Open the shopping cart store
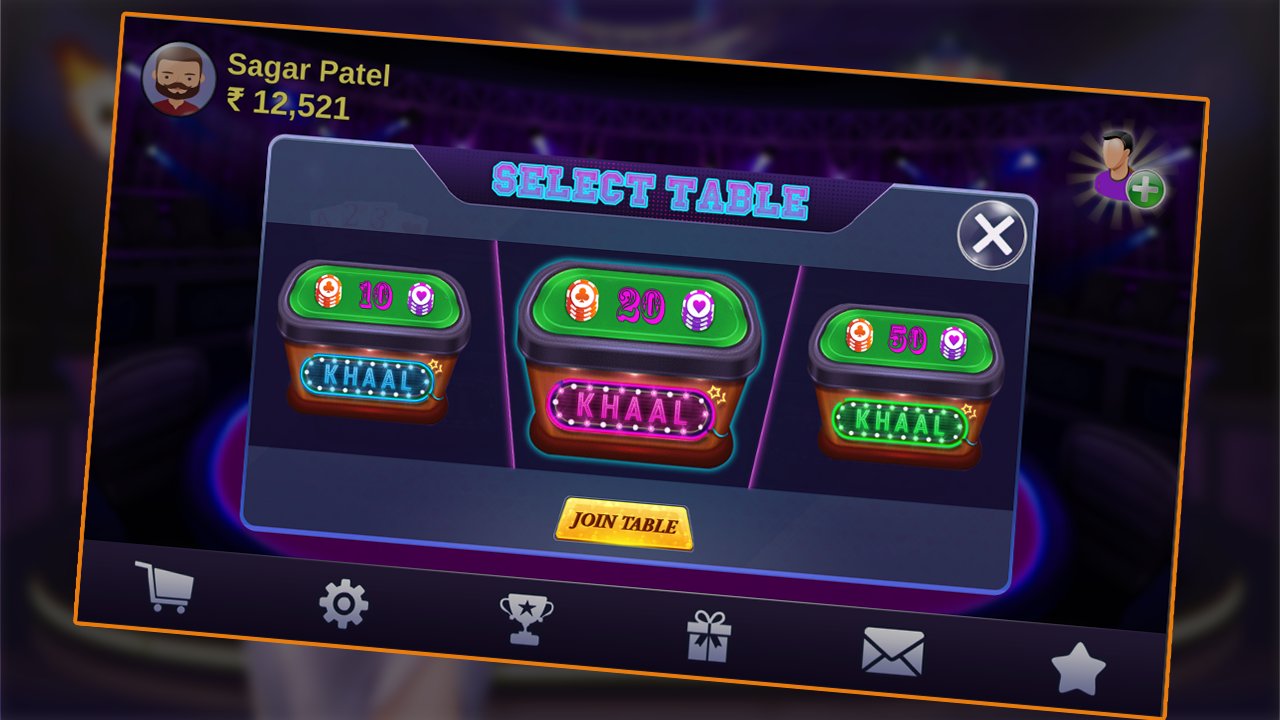 164,586
